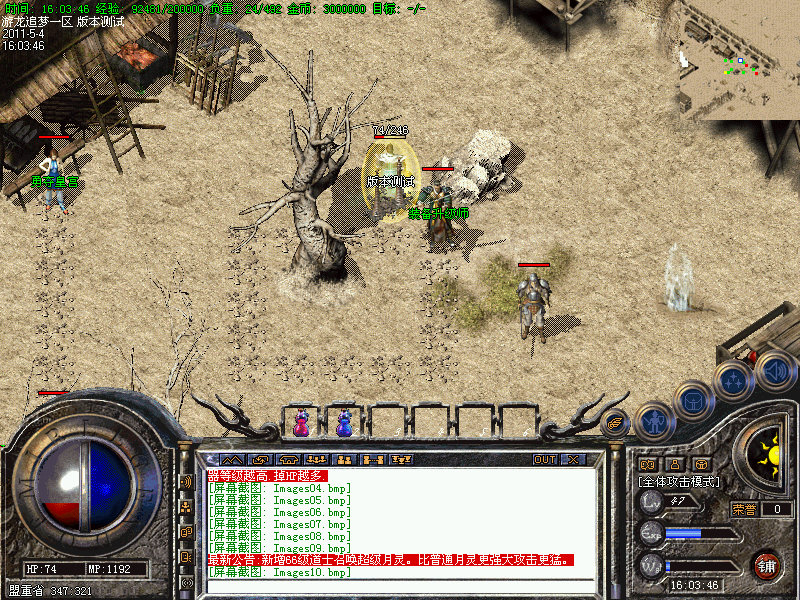This screenshot has height=600, width=800.
Task: Open the red shop 铺 button
Action: (767, 565)
